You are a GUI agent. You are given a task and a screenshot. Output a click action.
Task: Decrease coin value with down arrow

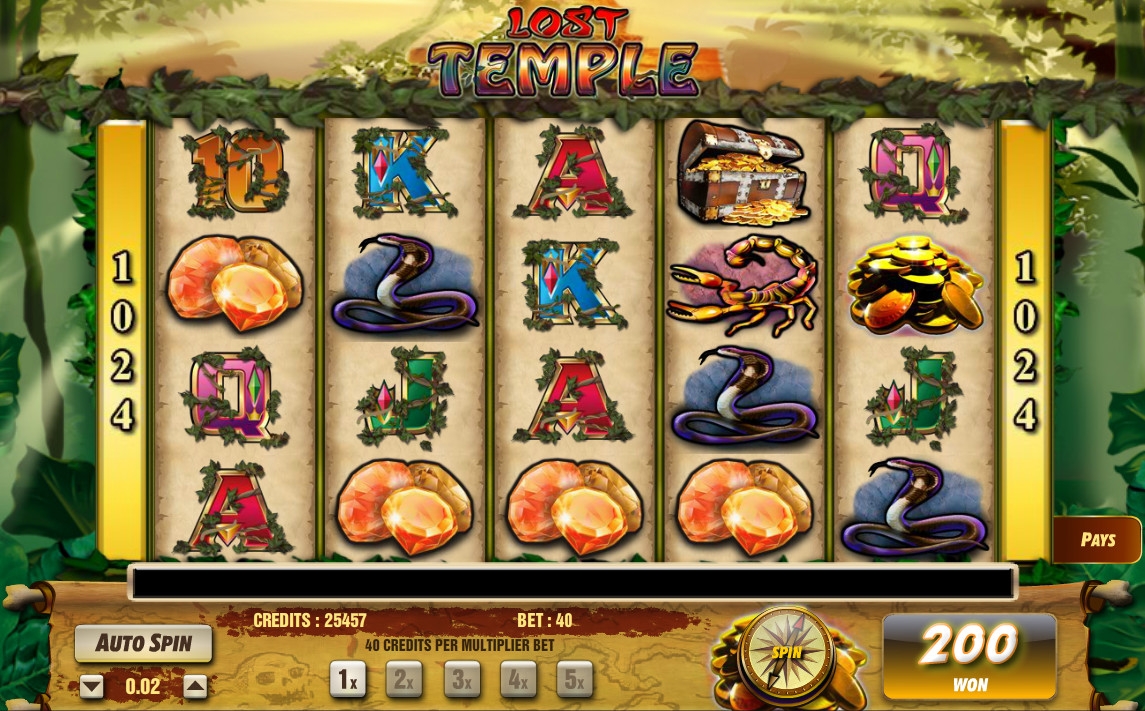(92, 687)
